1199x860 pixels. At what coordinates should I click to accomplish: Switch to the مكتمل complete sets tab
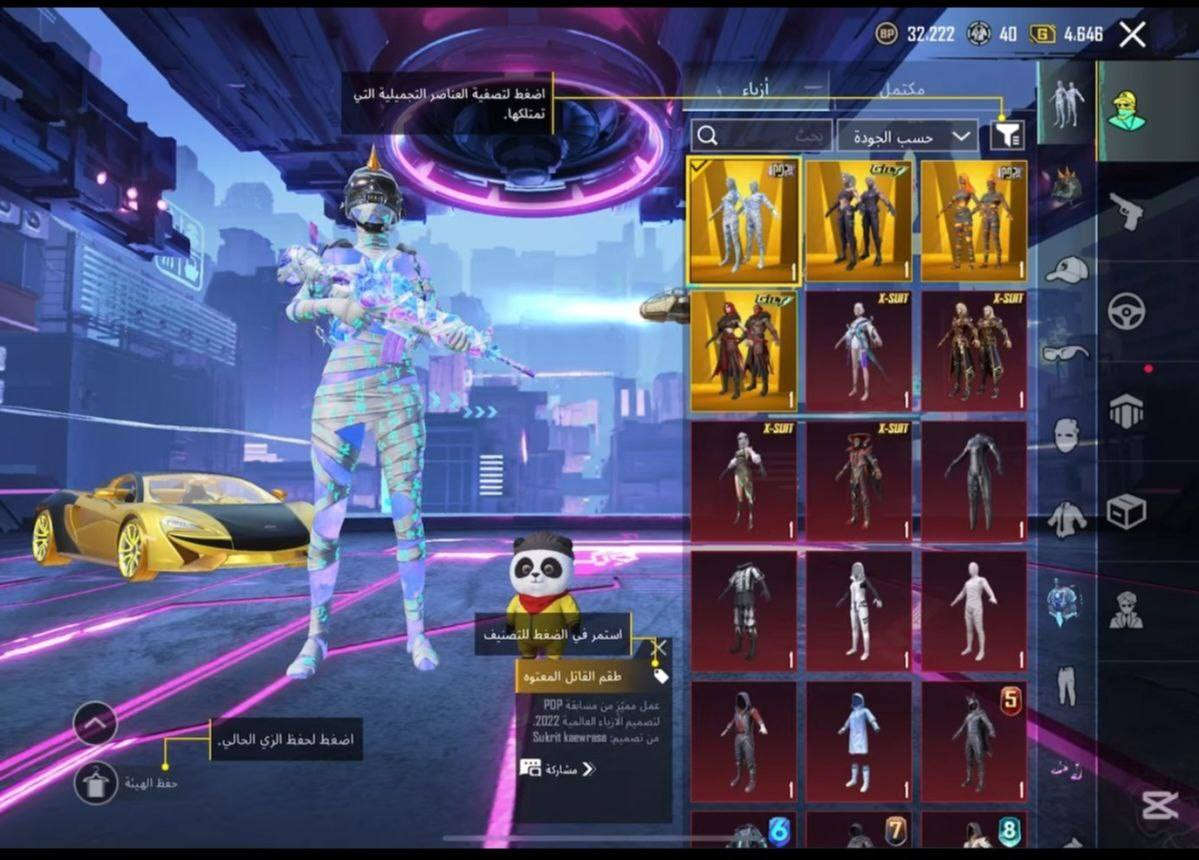[x=900, y=90]
